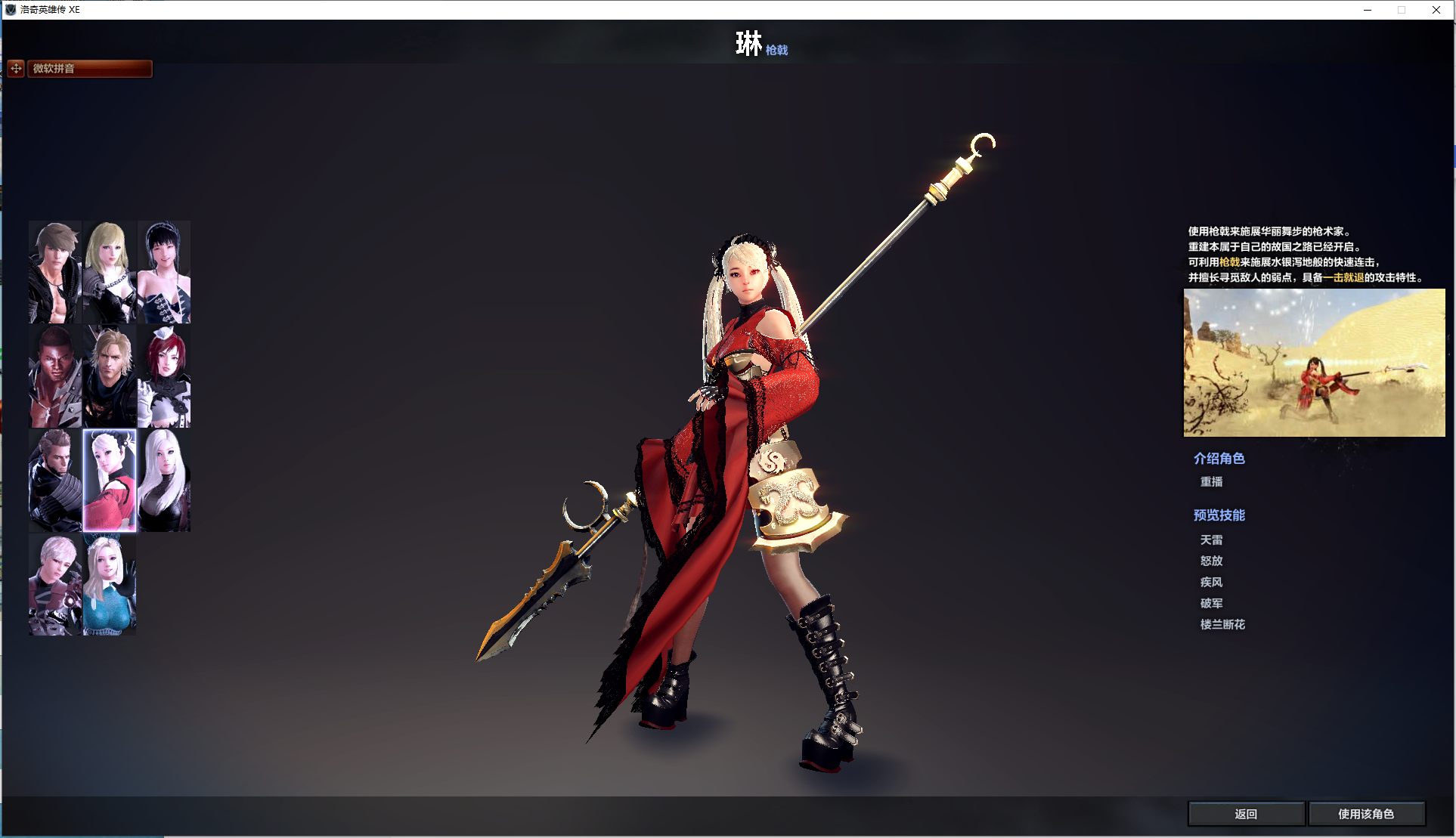Screen dimensions: 1456x838
Task: Pick the dark-skinned male character portrait
Action: click(55, 376)
